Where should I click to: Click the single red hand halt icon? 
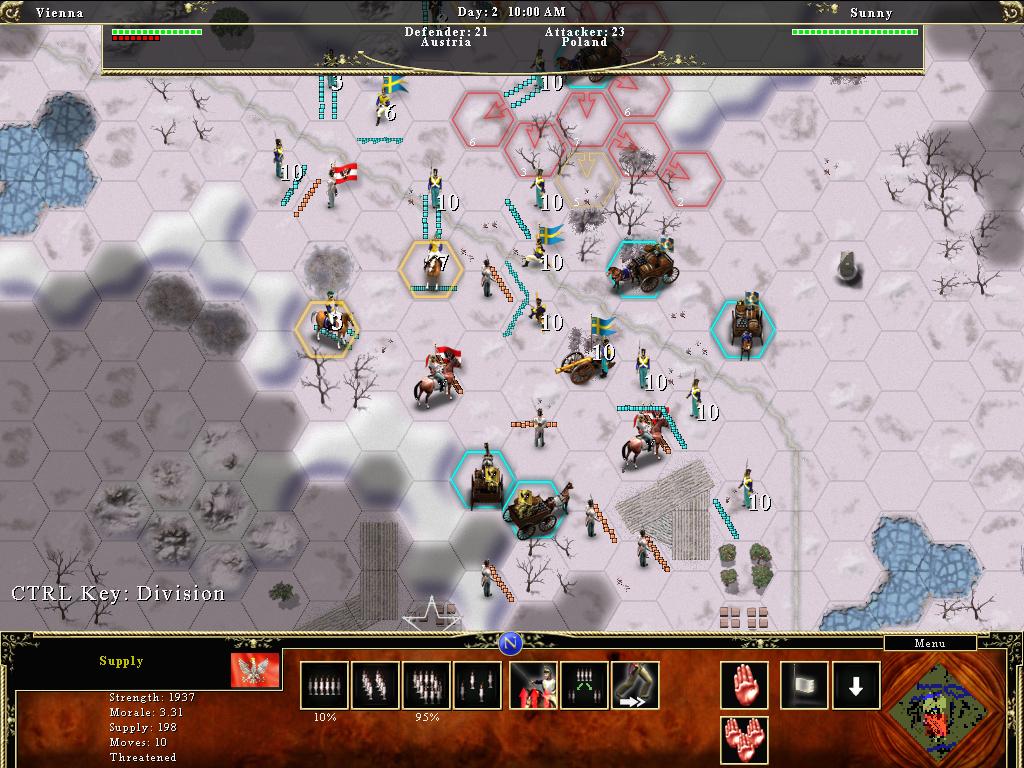745,685
